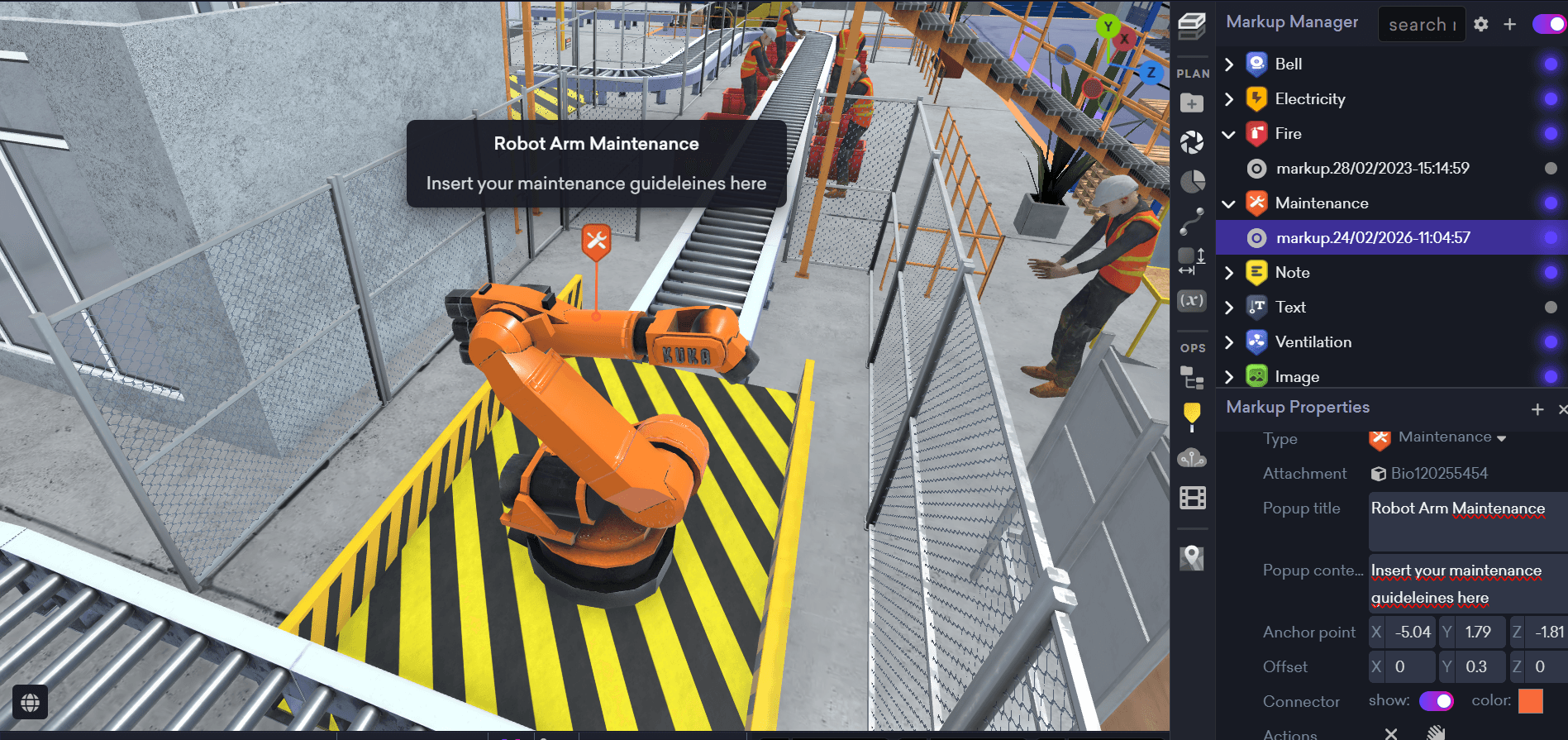Select the markup dated 28/02/2023 under Fire
The height and width of the screenshot is (740, 1568).
coord(1373,168)
